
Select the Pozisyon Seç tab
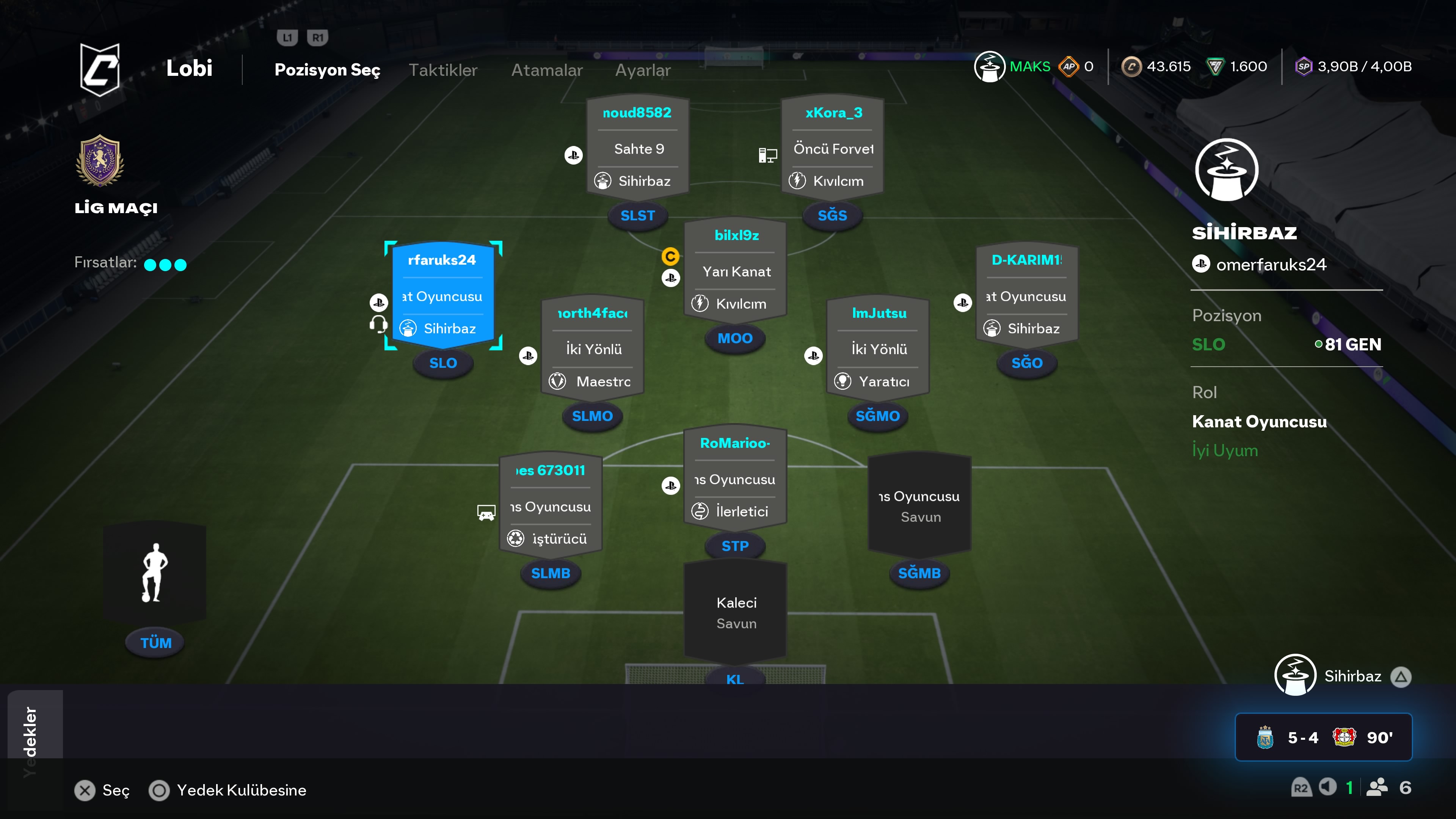tap(327, 70)
